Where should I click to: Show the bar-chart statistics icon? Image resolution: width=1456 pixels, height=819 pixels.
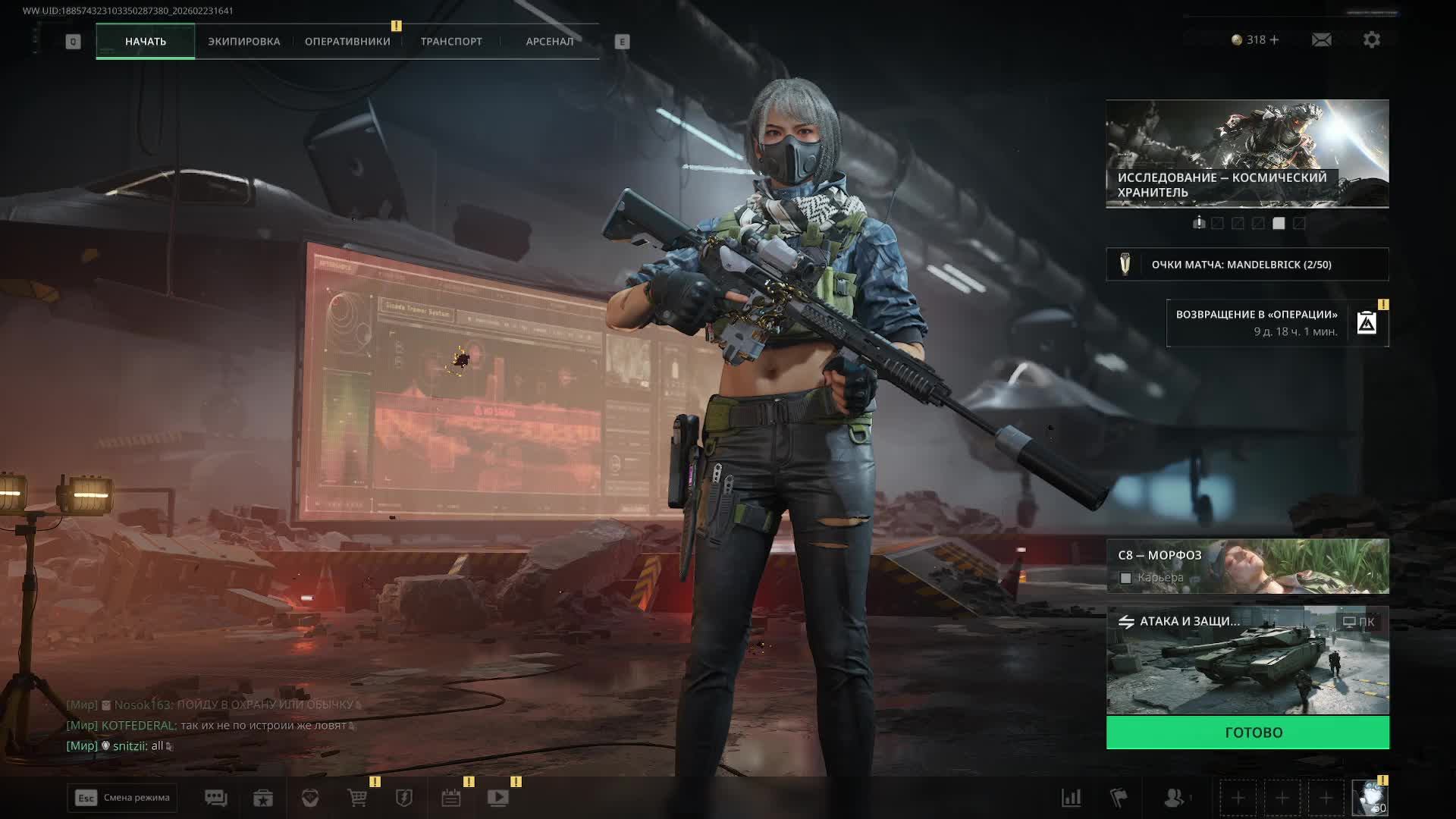click(x=1071, y=798)
